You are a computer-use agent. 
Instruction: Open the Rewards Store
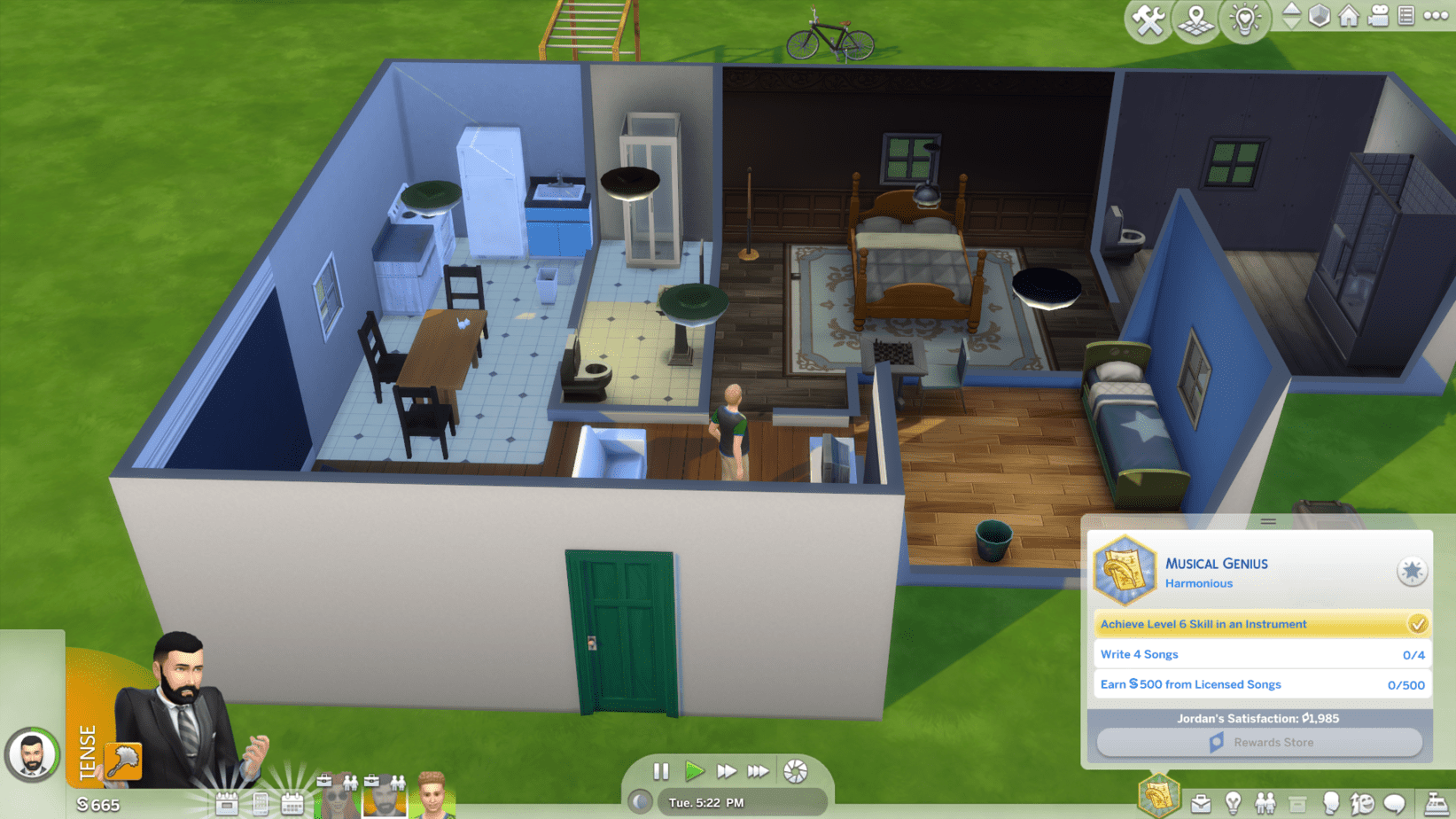(x=1259, y=743)
